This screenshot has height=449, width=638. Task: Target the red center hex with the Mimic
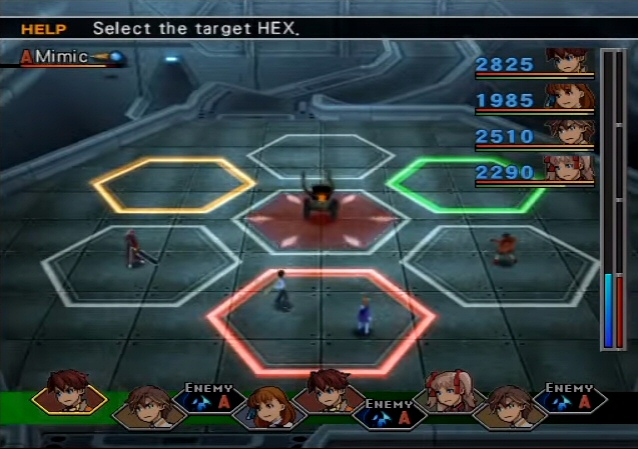click(320, 220)
